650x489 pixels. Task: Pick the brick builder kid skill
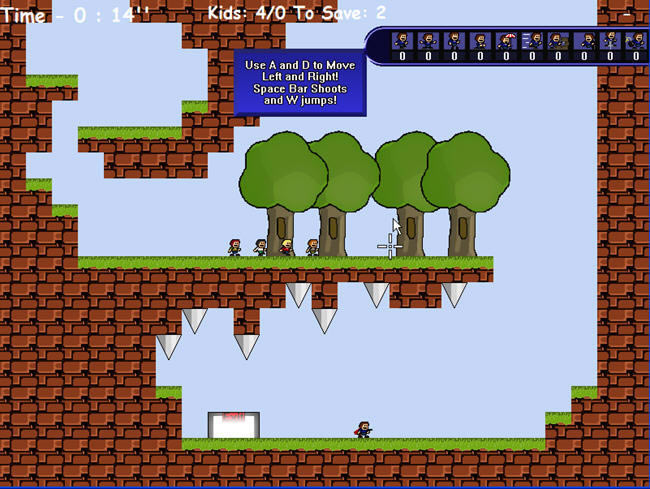[x=557, y=40]
